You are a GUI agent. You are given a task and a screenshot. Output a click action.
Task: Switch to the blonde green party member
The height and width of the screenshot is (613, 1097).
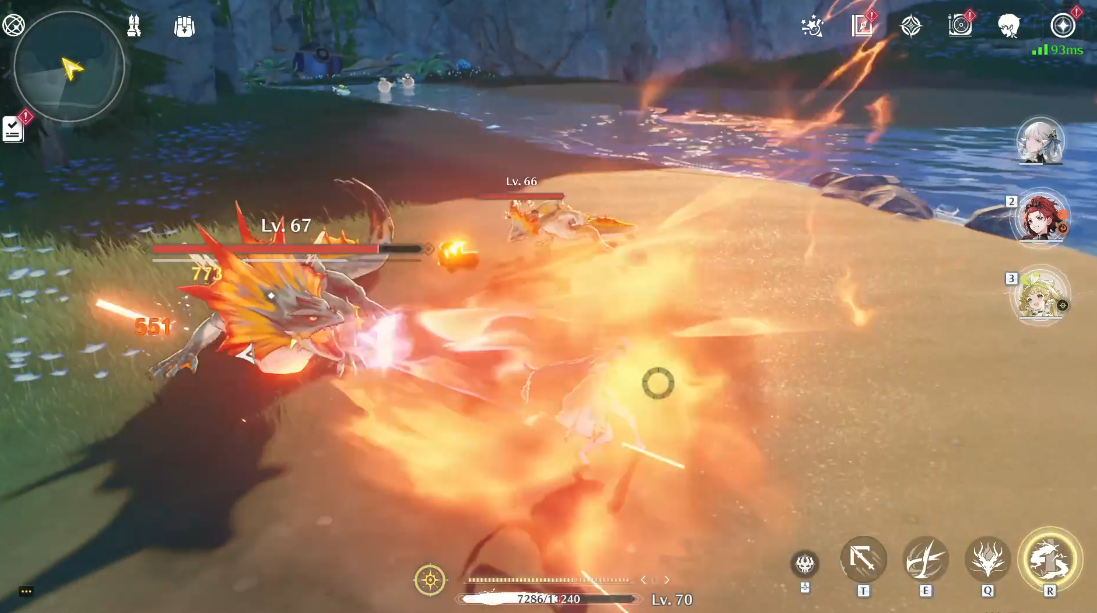pos(1040,295)
